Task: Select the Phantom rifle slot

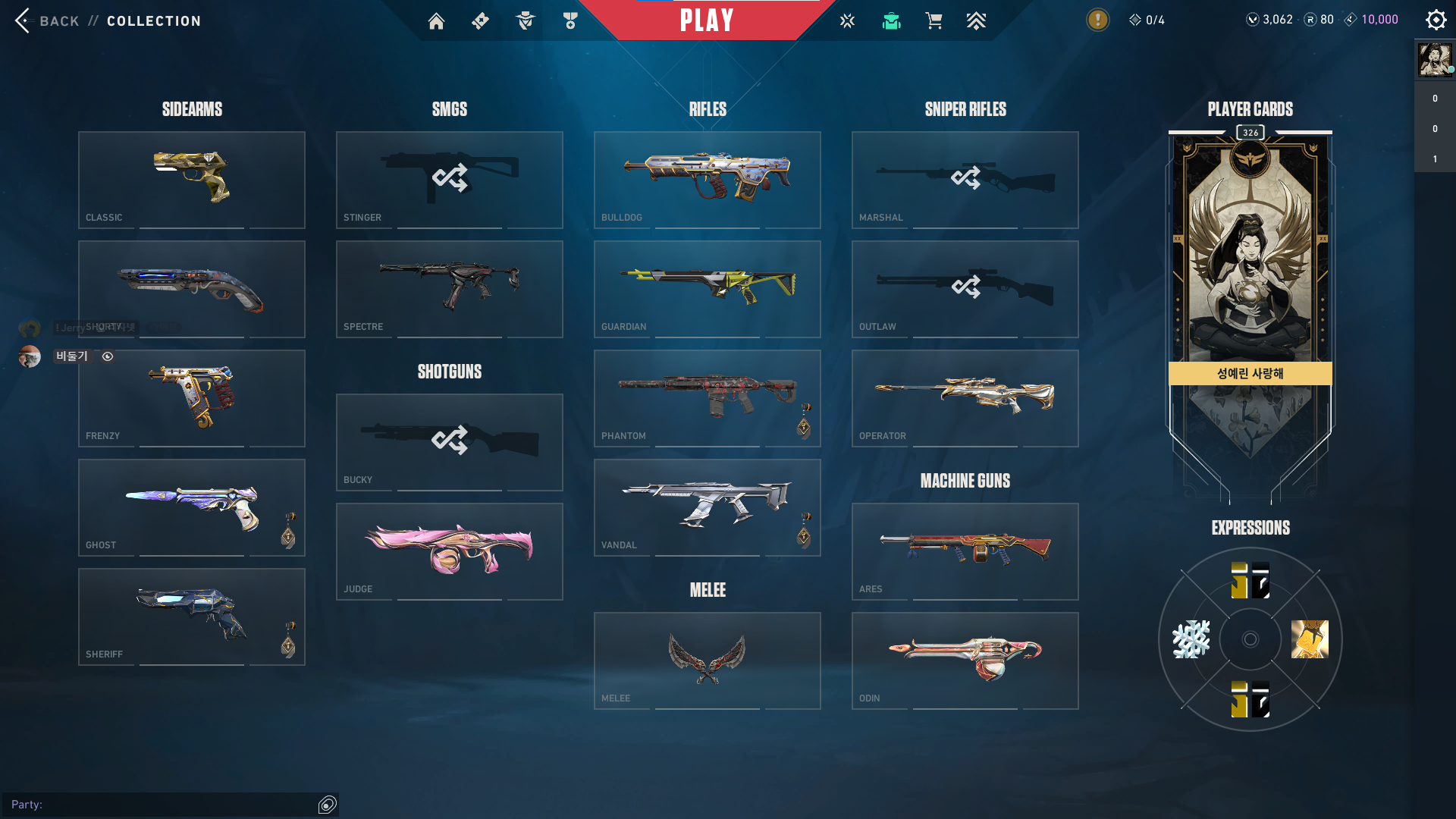Action: [x=708, y=398]
